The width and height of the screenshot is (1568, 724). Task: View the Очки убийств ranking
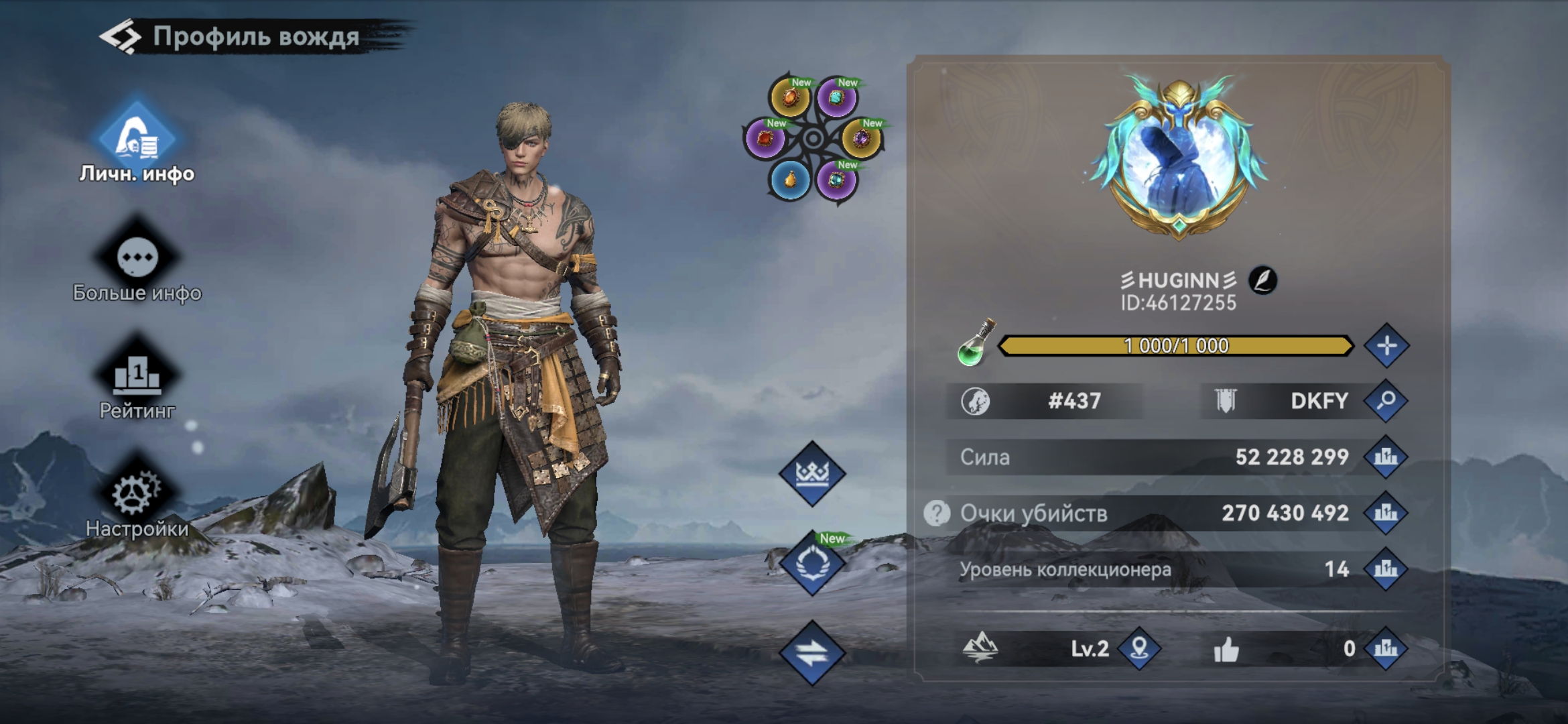pyautogui.click(x=1386, y=514)
